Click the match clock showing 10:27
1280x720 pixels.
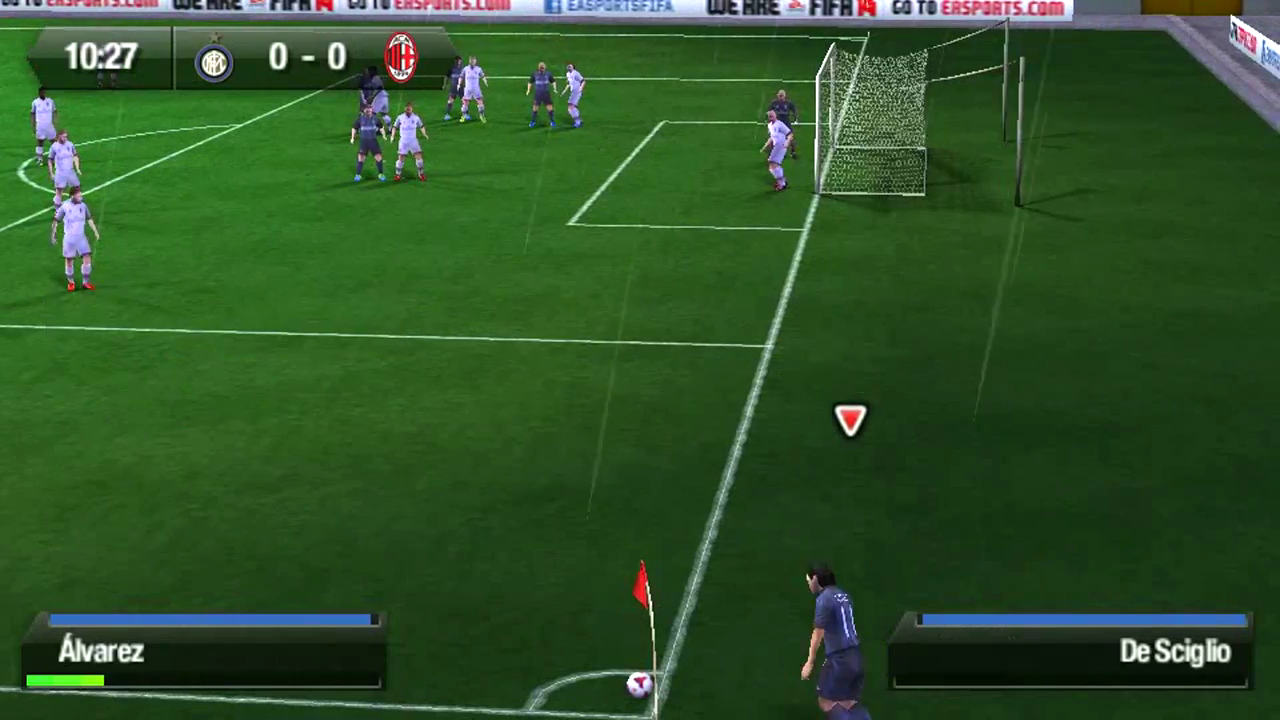coord(100,57)
